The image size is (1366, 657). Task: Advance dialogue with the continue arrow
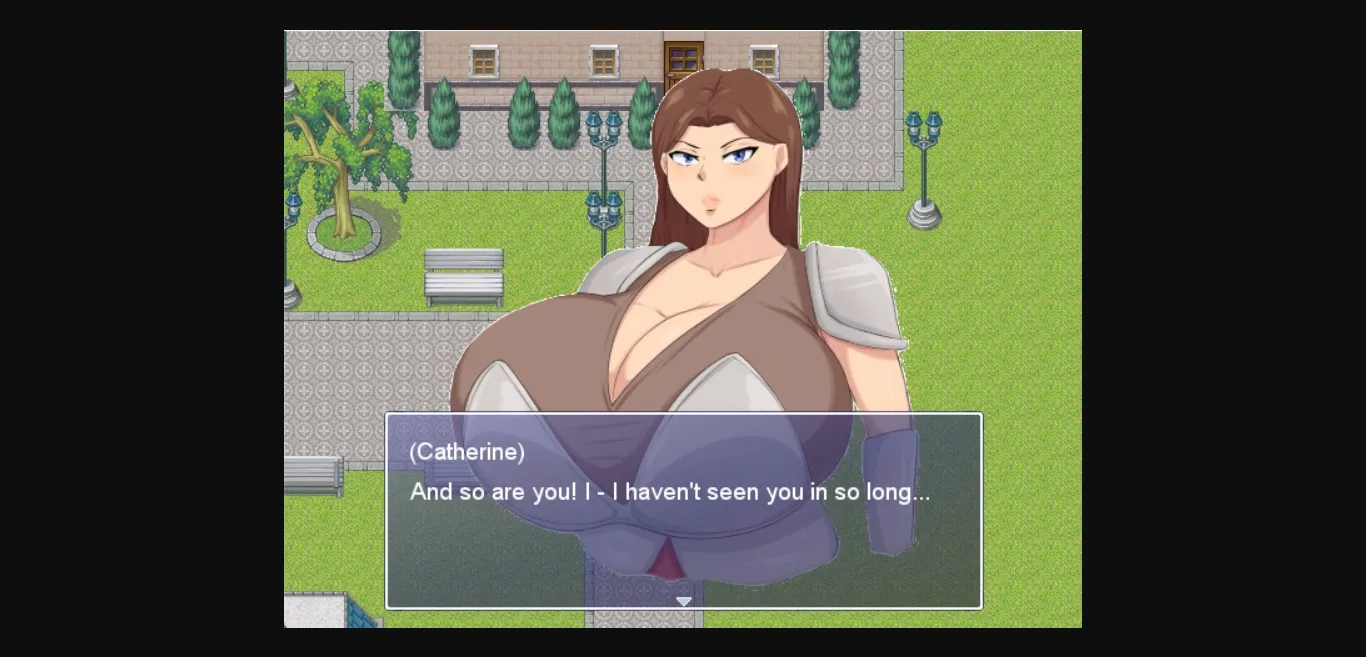click(684, 601)
